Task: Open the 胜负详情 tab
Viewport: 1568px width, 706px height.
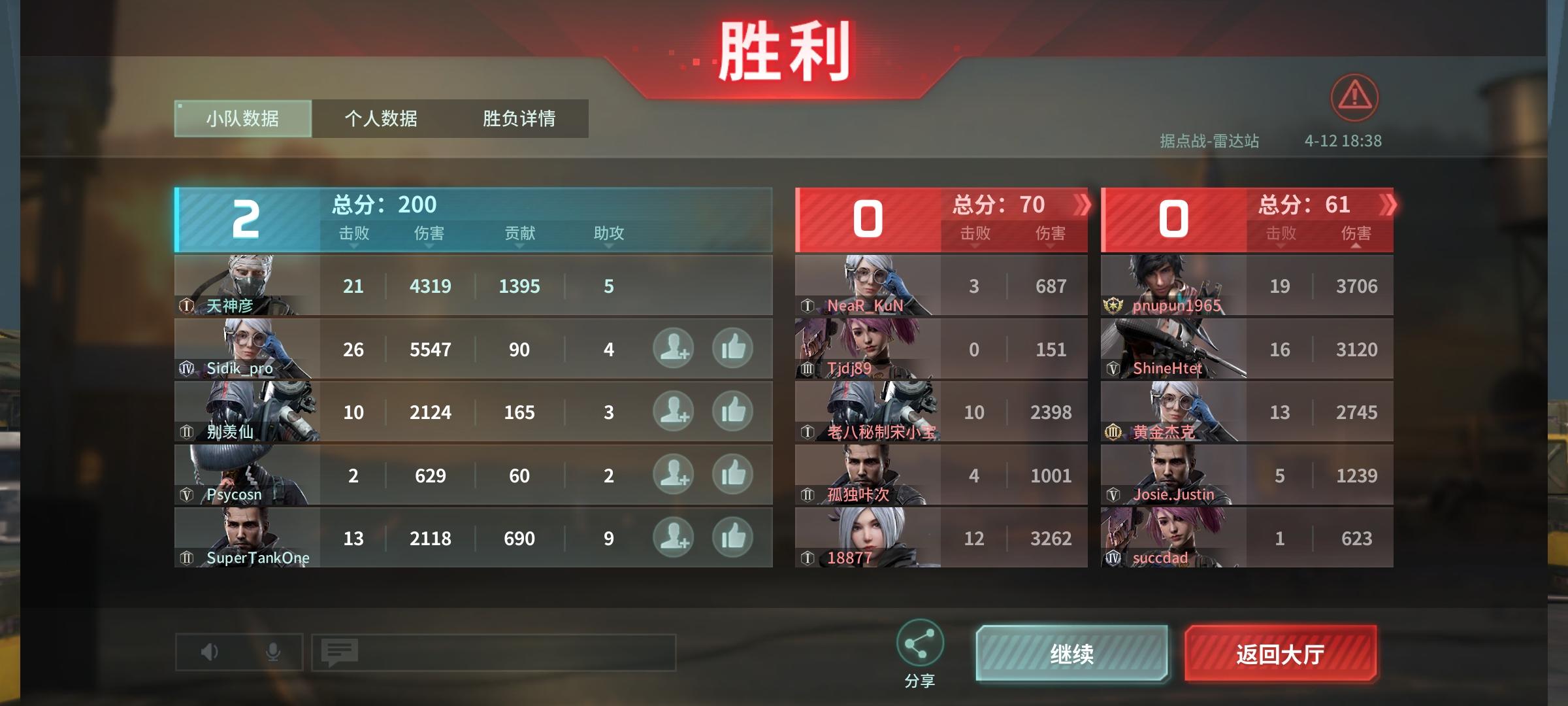Action: 518,118
